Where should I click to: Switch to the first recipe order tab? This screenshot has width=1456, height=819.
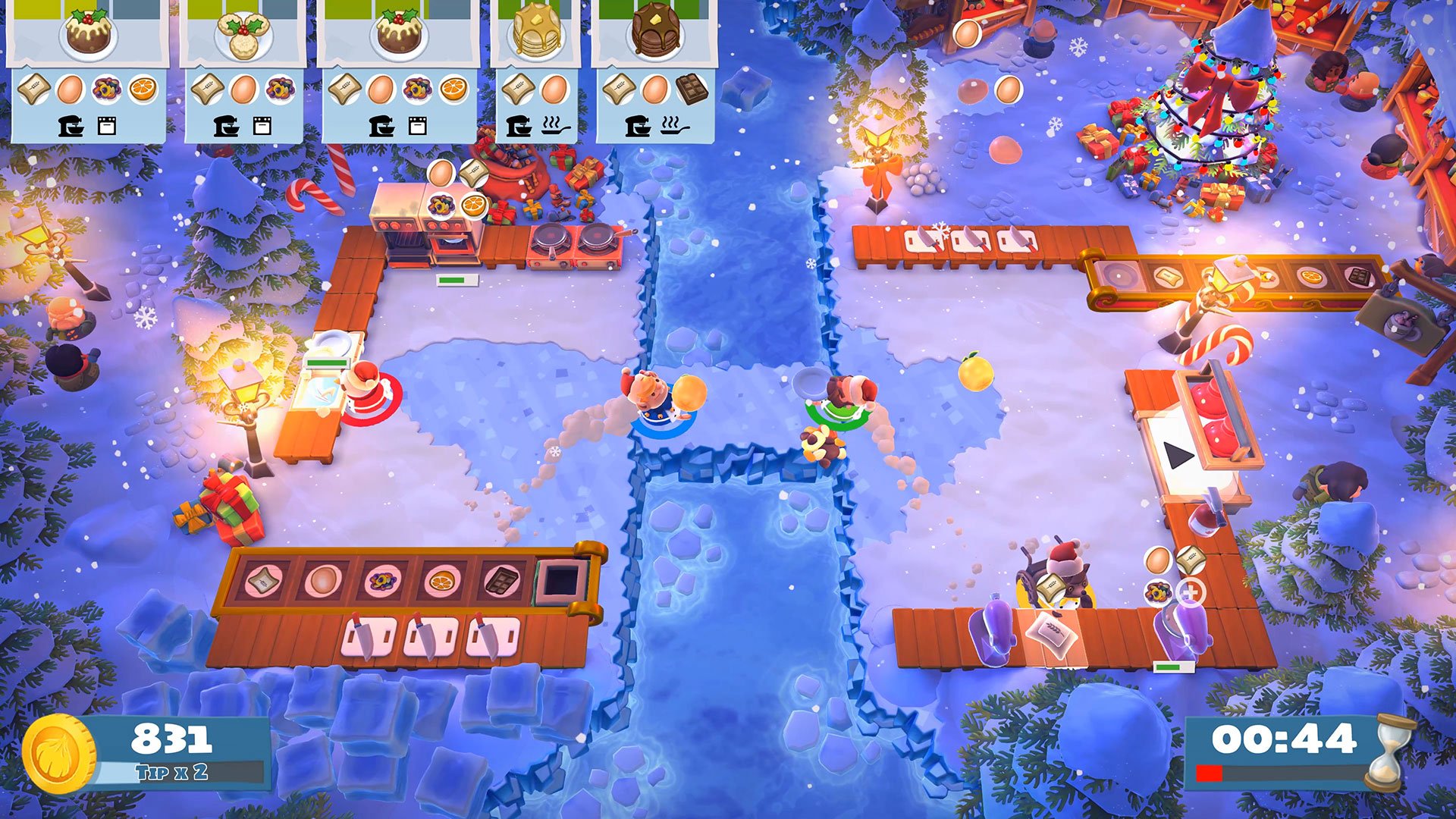[87, 34]
